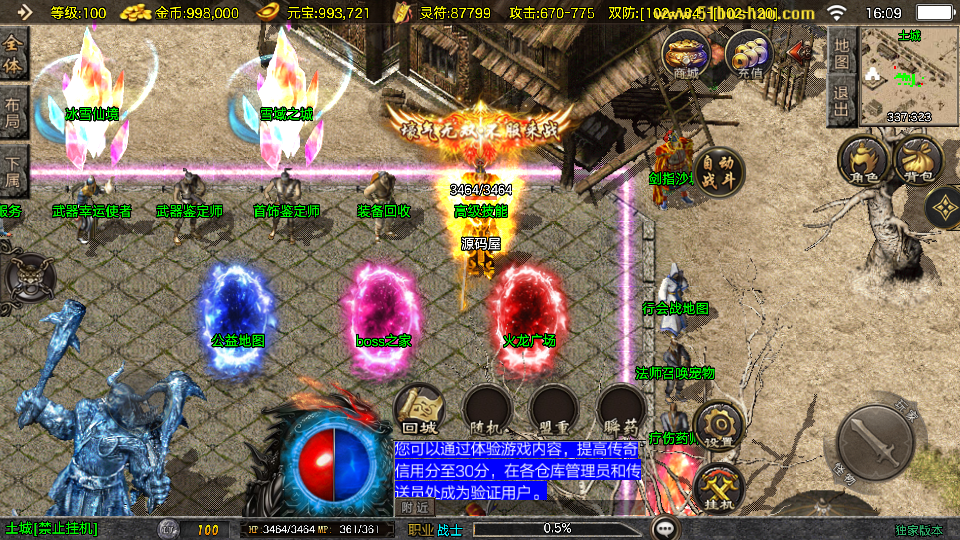Use the 瞬药 instant potion slot

[621, 410]
